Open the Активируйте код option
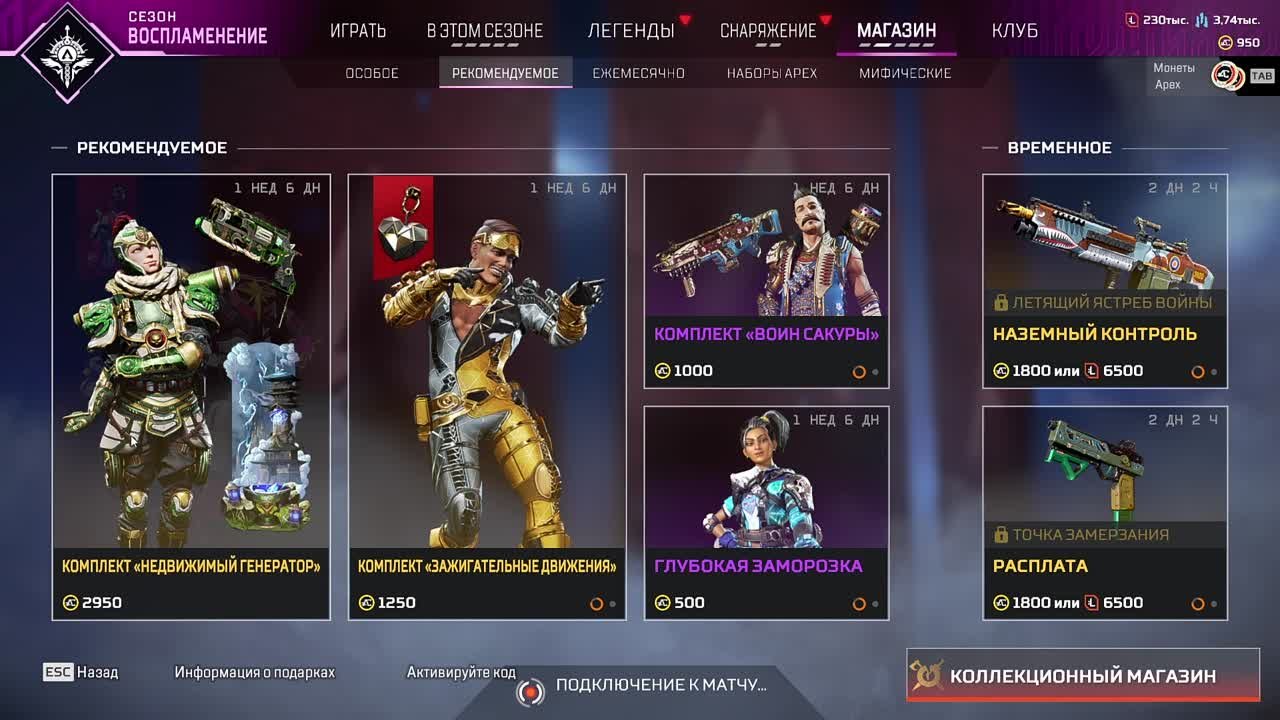Viewport: 1280px width, 720px height. [x=461, y=672]
